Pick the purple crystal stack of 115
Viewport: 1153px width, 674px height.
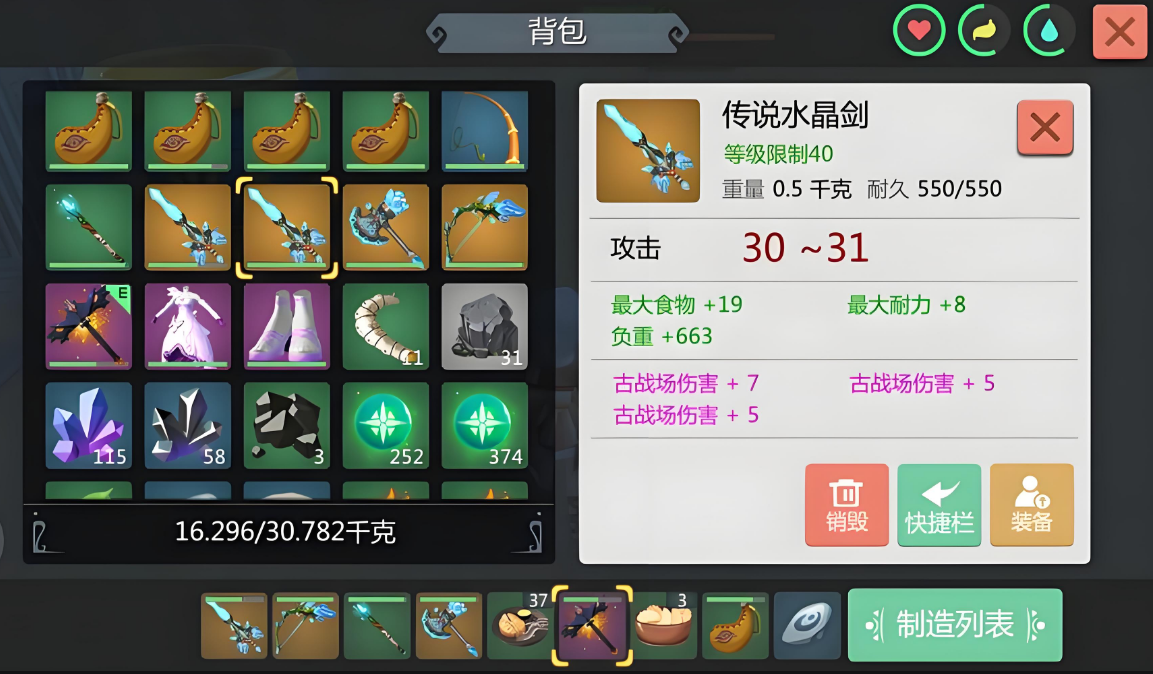tap(89, 425)
